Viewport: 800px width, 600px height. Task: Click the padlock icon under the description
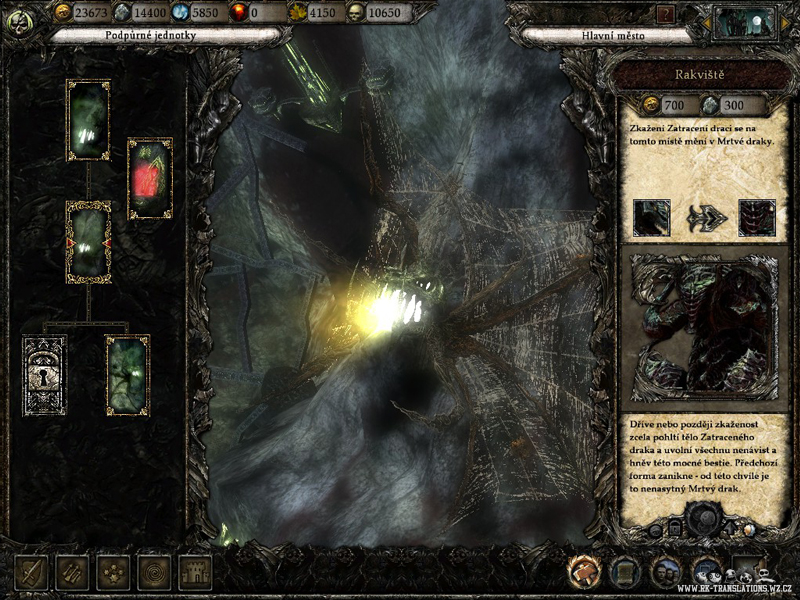676,528
